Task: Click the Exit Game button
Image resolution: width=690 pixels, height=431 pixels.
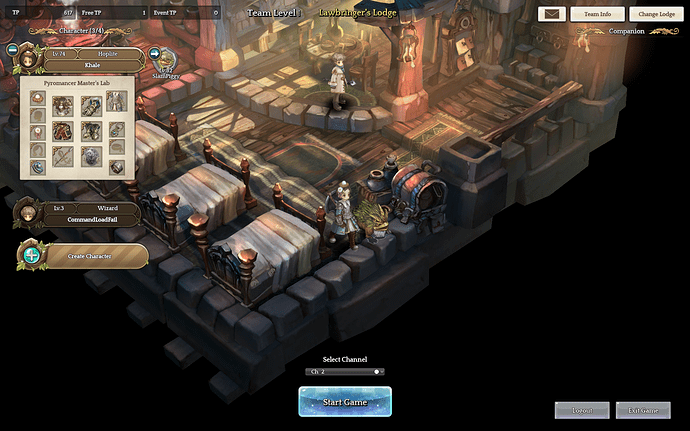Action: [641, 410]
